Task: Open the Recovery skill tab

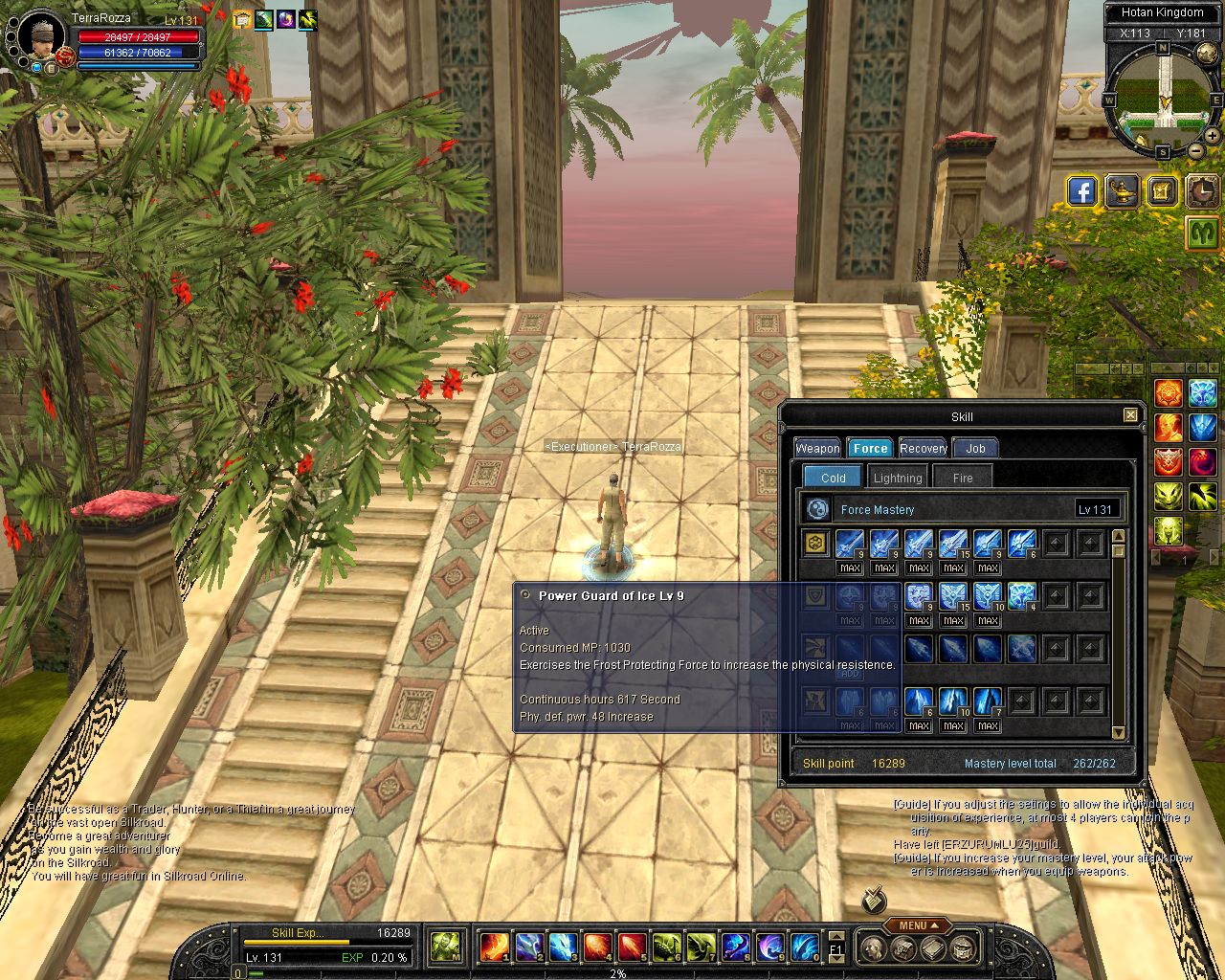Action: point(924,448)
